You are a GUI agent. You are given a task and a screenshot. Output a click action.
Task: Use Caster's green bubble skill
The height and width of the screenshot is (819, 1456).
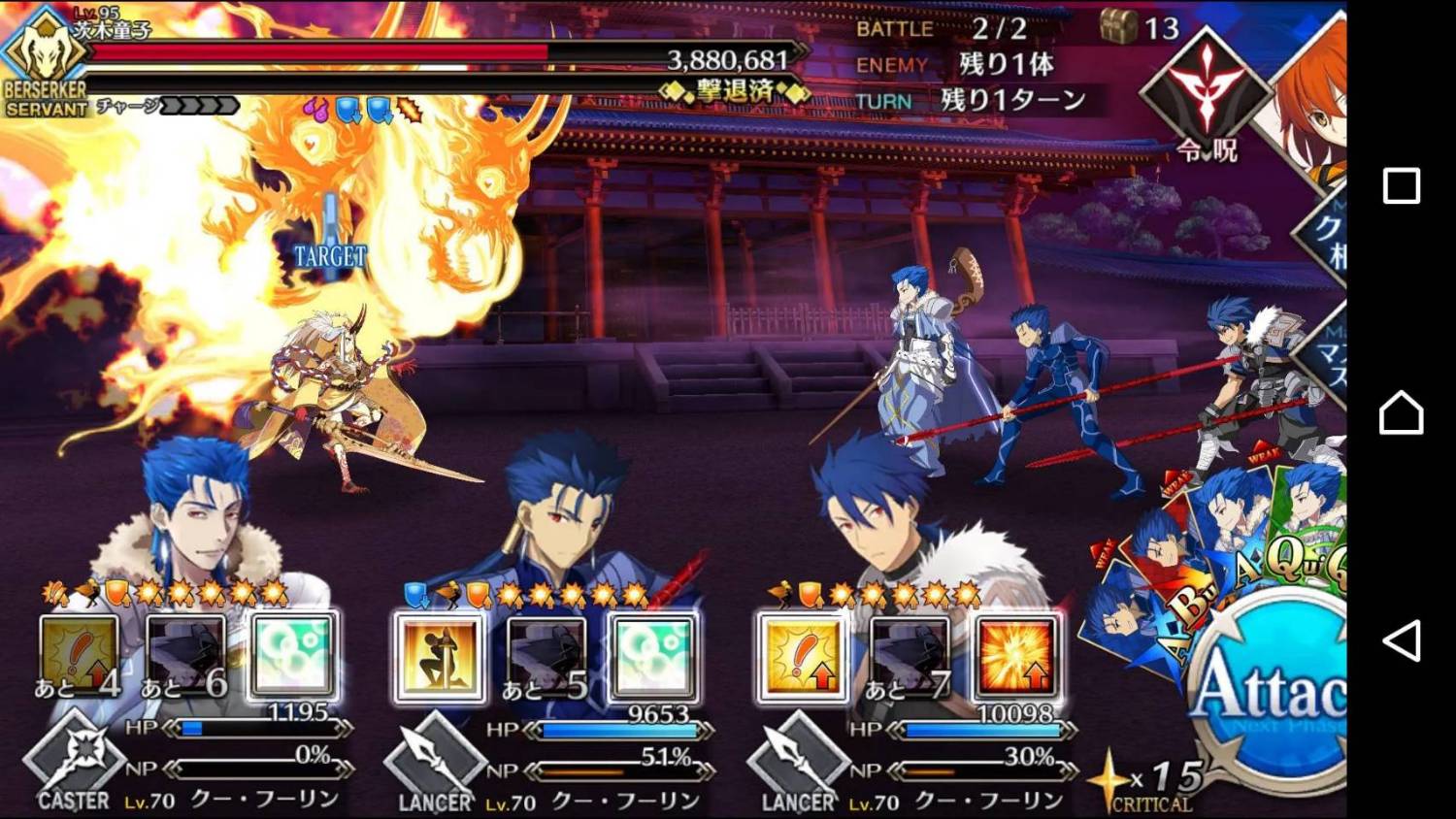point(294,655)
